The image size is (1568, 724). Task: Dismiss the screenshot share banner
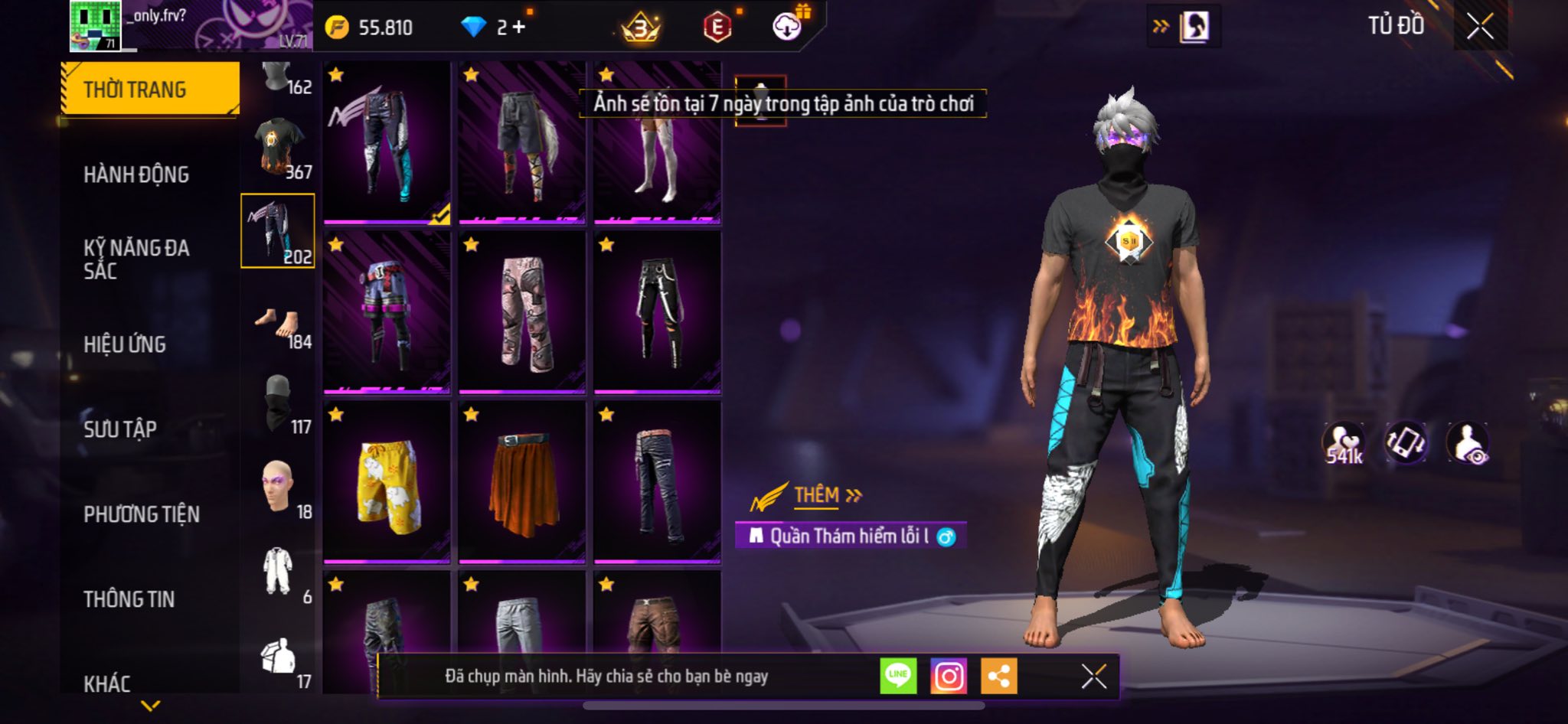point(1094,677)
